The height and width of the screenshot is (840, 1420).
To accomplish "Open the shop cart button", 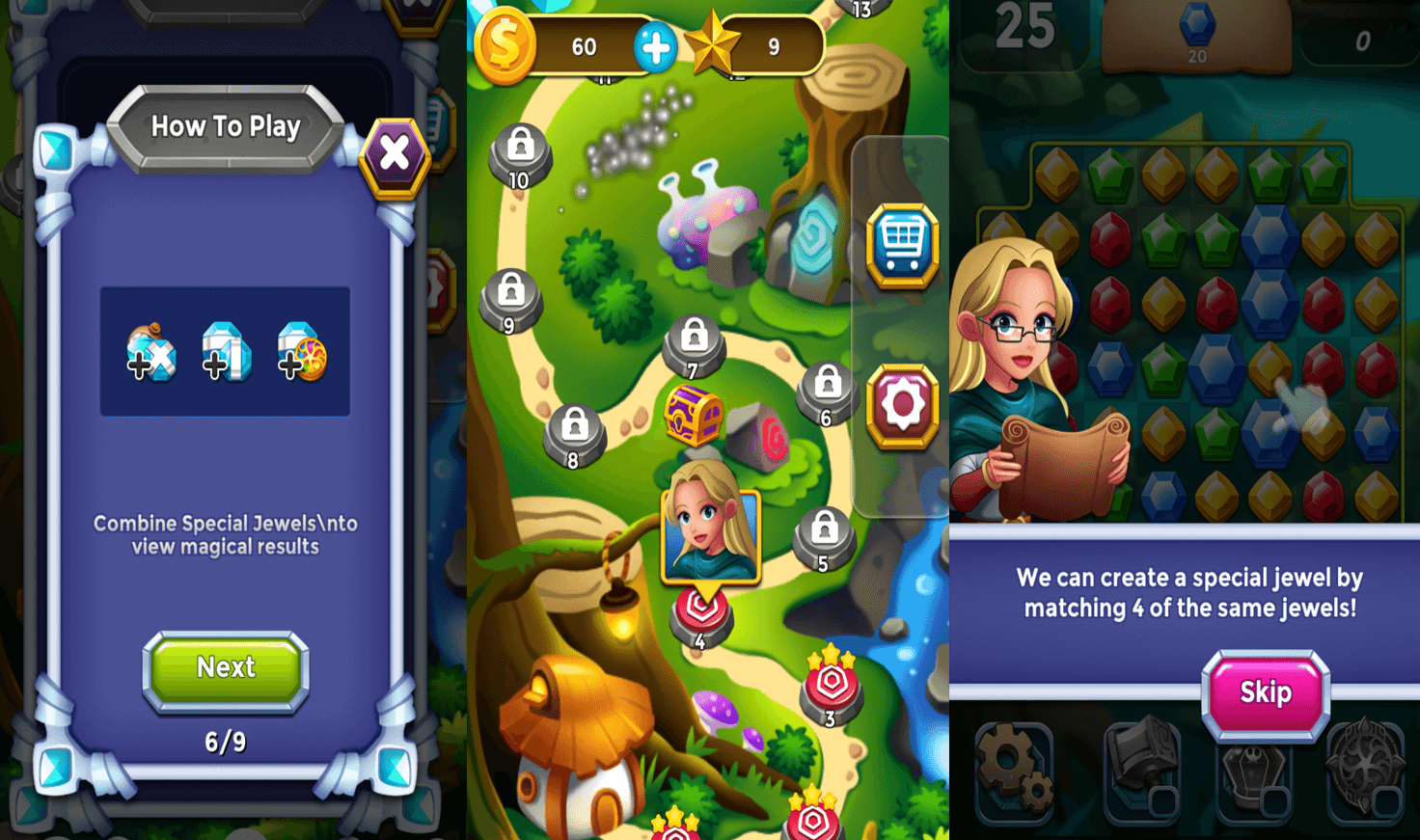I will pos(902,245).
